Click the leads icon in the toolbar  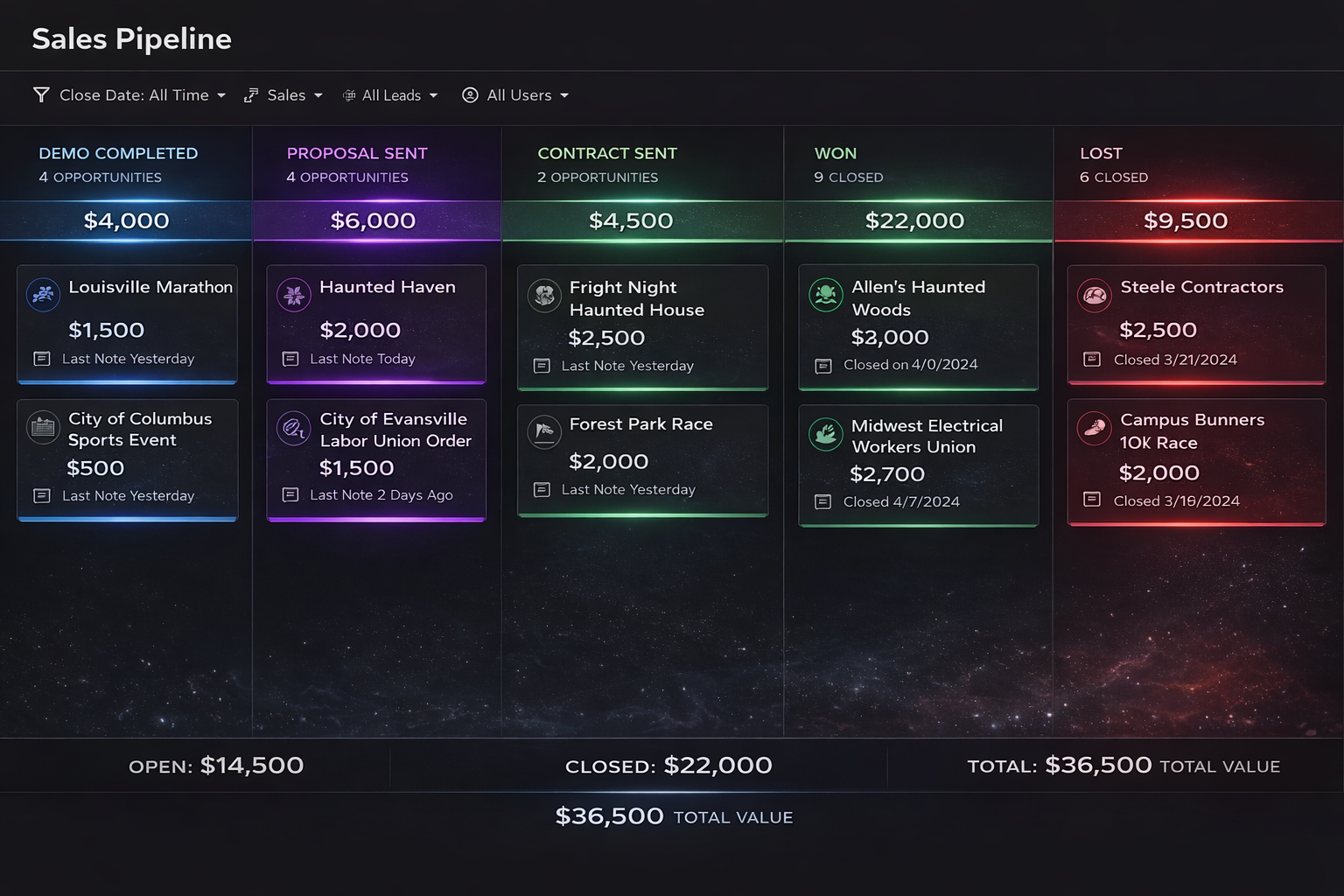click(x=349, y=94)
